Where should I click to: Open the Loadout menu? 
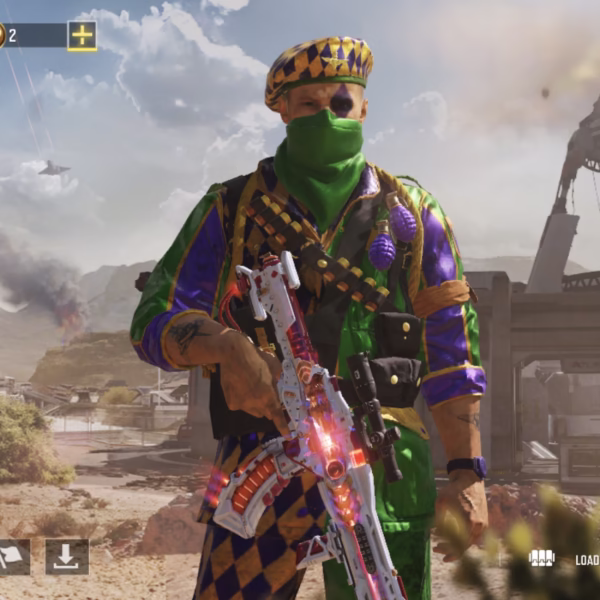pyautogui.click(x=566, y=559)
